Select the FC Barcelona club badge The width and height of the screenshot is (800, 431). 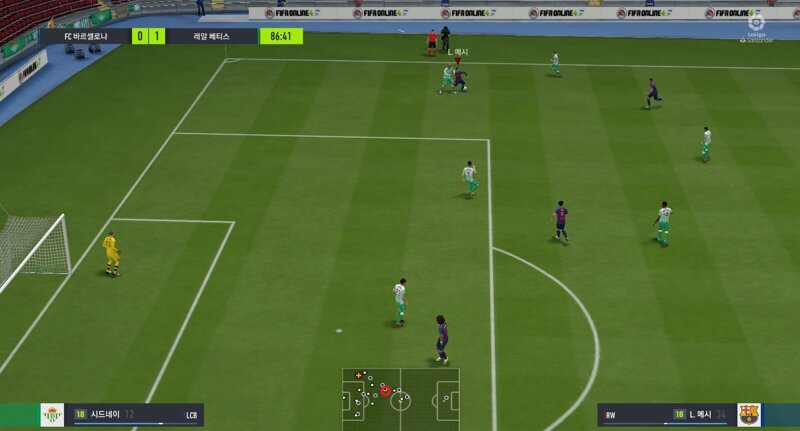point(748,414)
